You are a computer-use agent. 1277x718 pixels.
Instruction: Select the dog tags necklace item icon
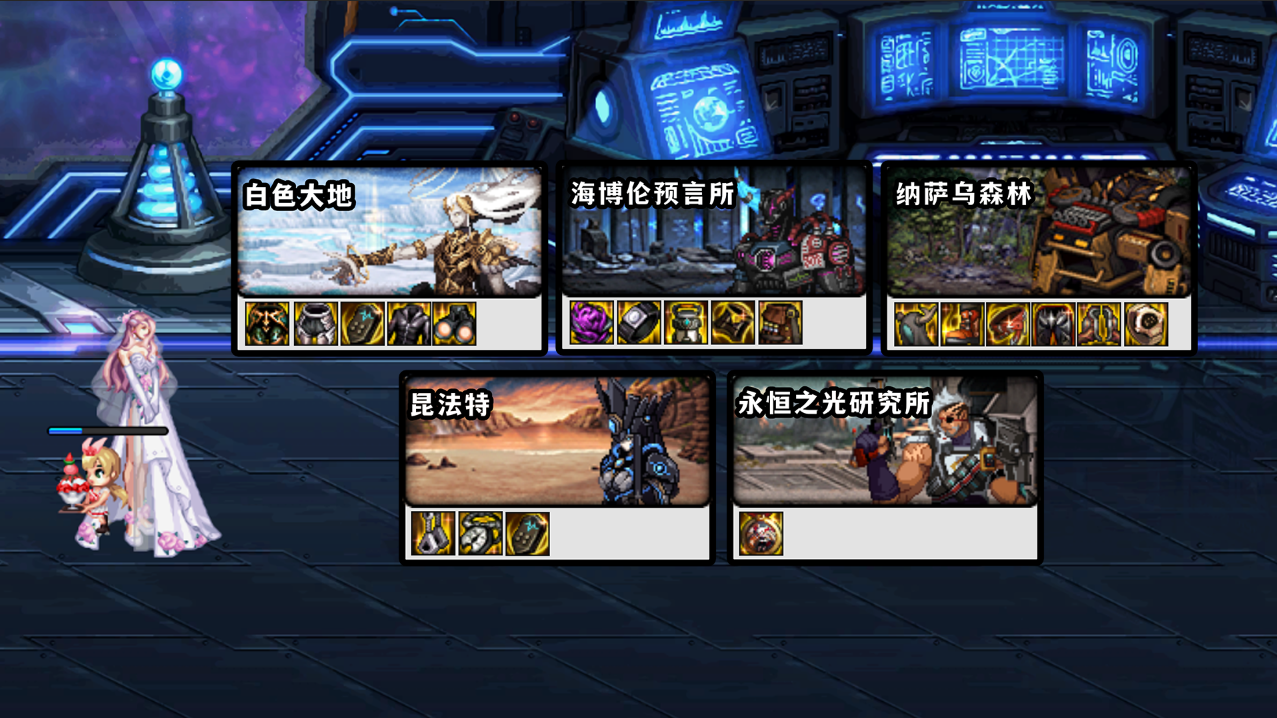[x=433, y=534]
